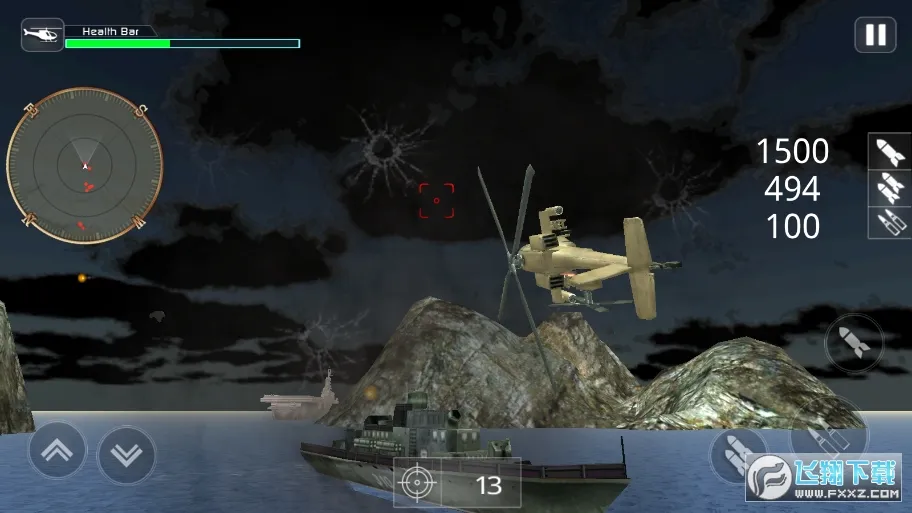Screen dimensions: 912x513
Task: Click the circular radar minimap
Action: point(85,166)
